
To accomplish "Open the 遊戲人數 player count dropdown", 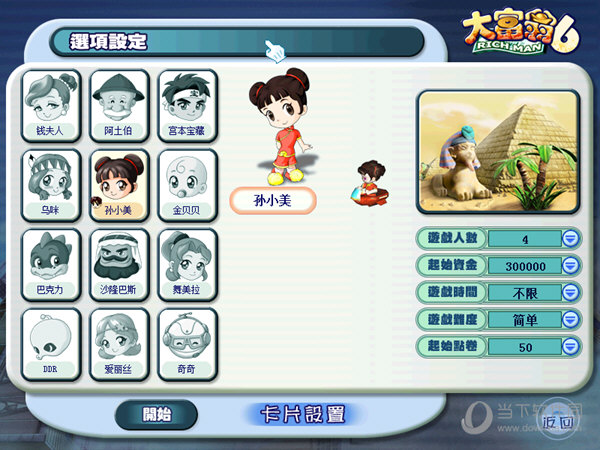I will click(570, 239).
